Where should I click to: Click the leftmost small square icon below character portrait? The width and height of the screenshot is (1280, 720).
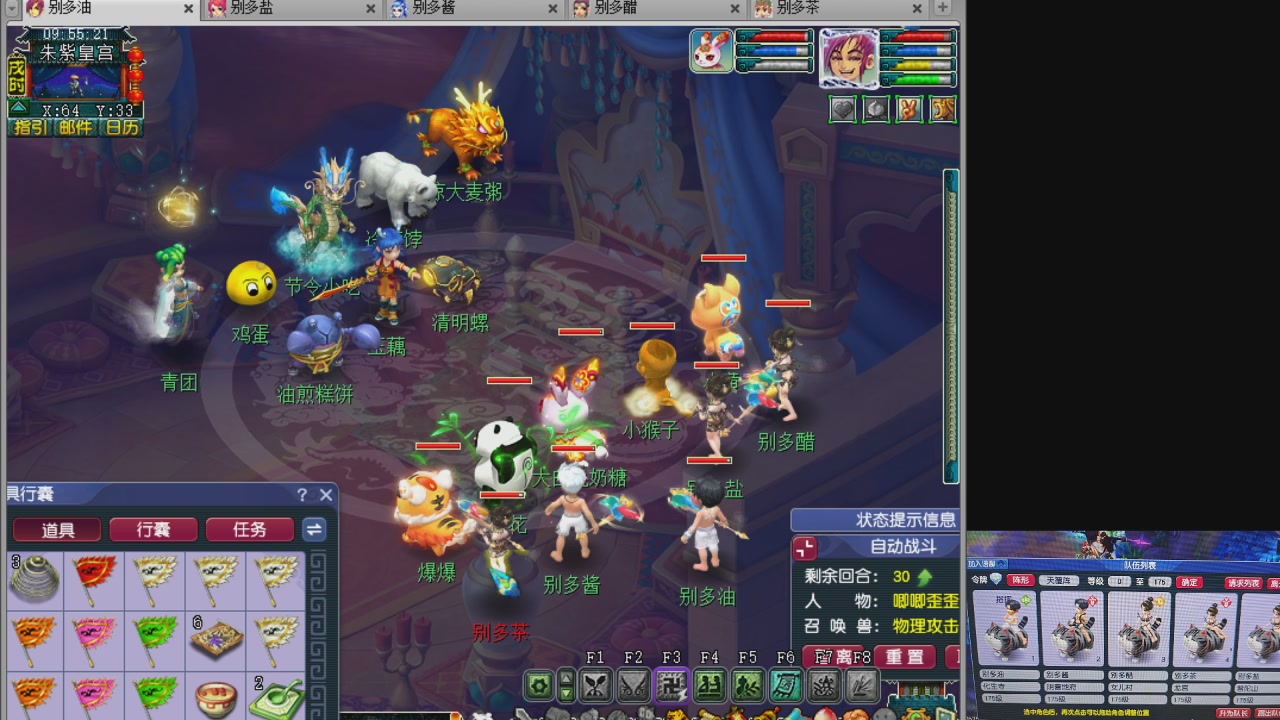coord(842,109)
